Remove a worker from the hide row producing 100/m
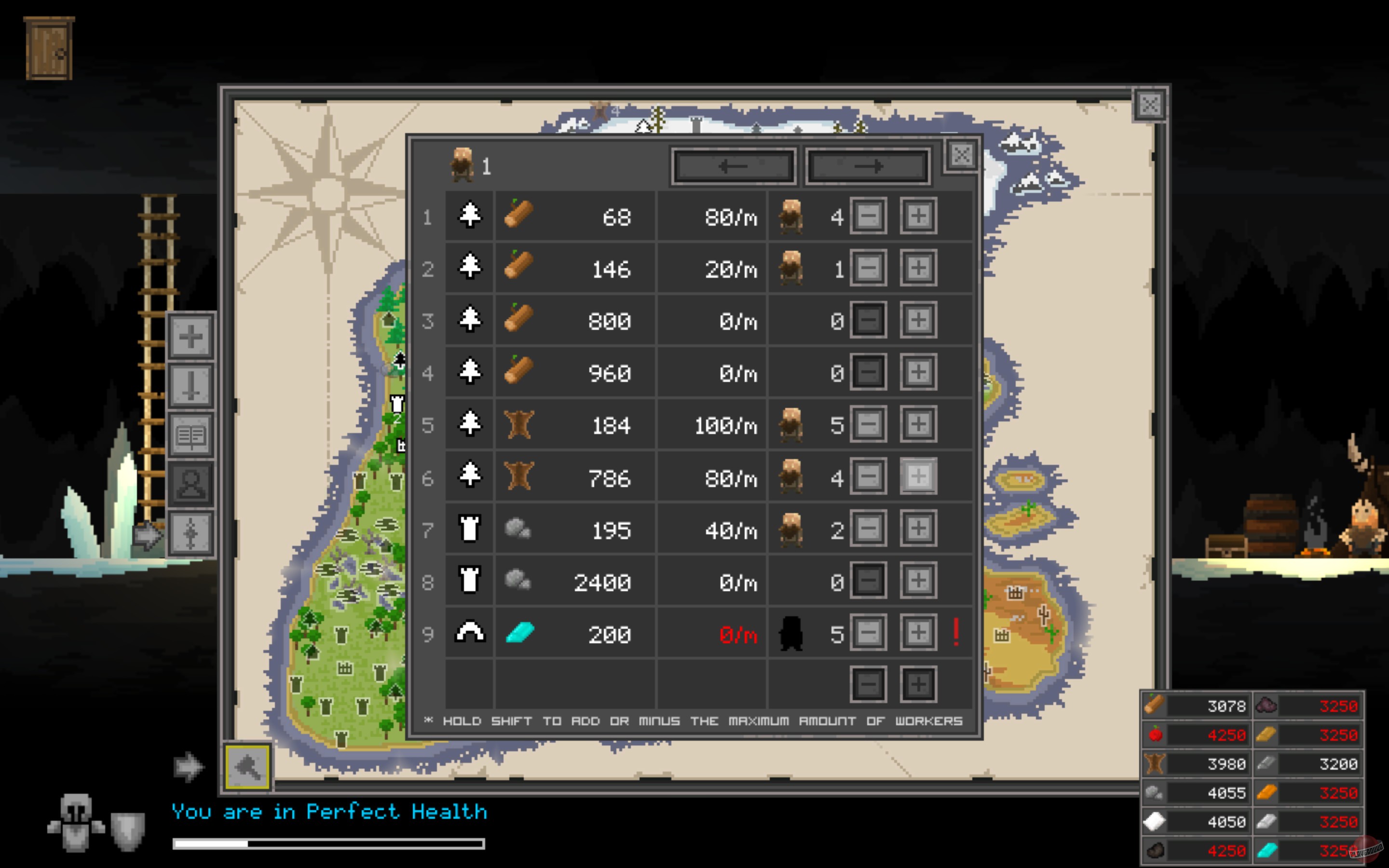Image resolution: width=1389 pixels, height=868 pixels. (869, 425)
